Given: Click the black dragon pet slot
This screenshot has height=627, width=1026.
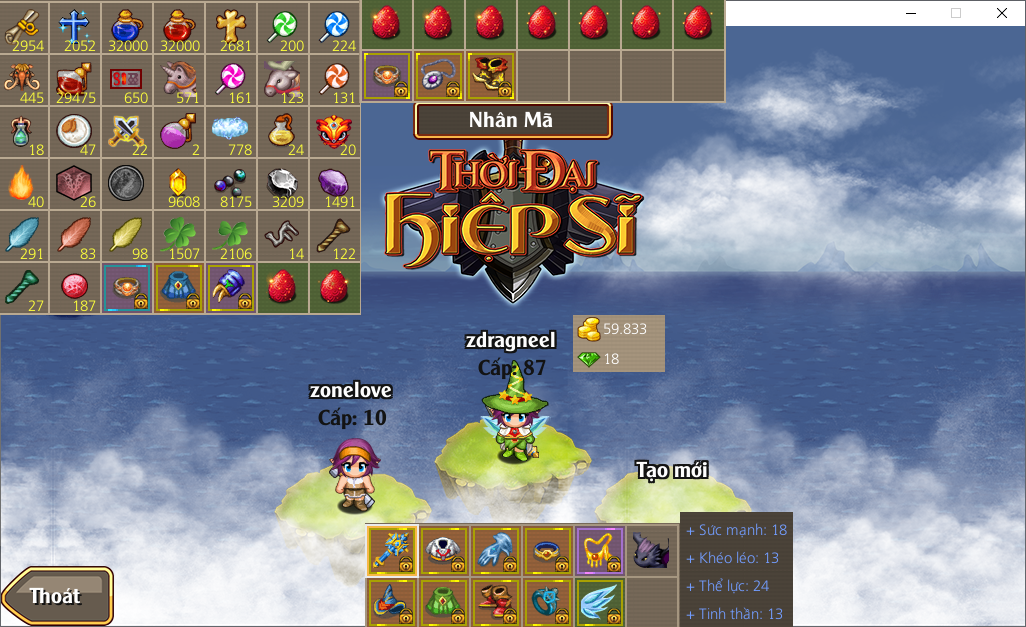Looking at the screenshot, I should pos(652,550).
